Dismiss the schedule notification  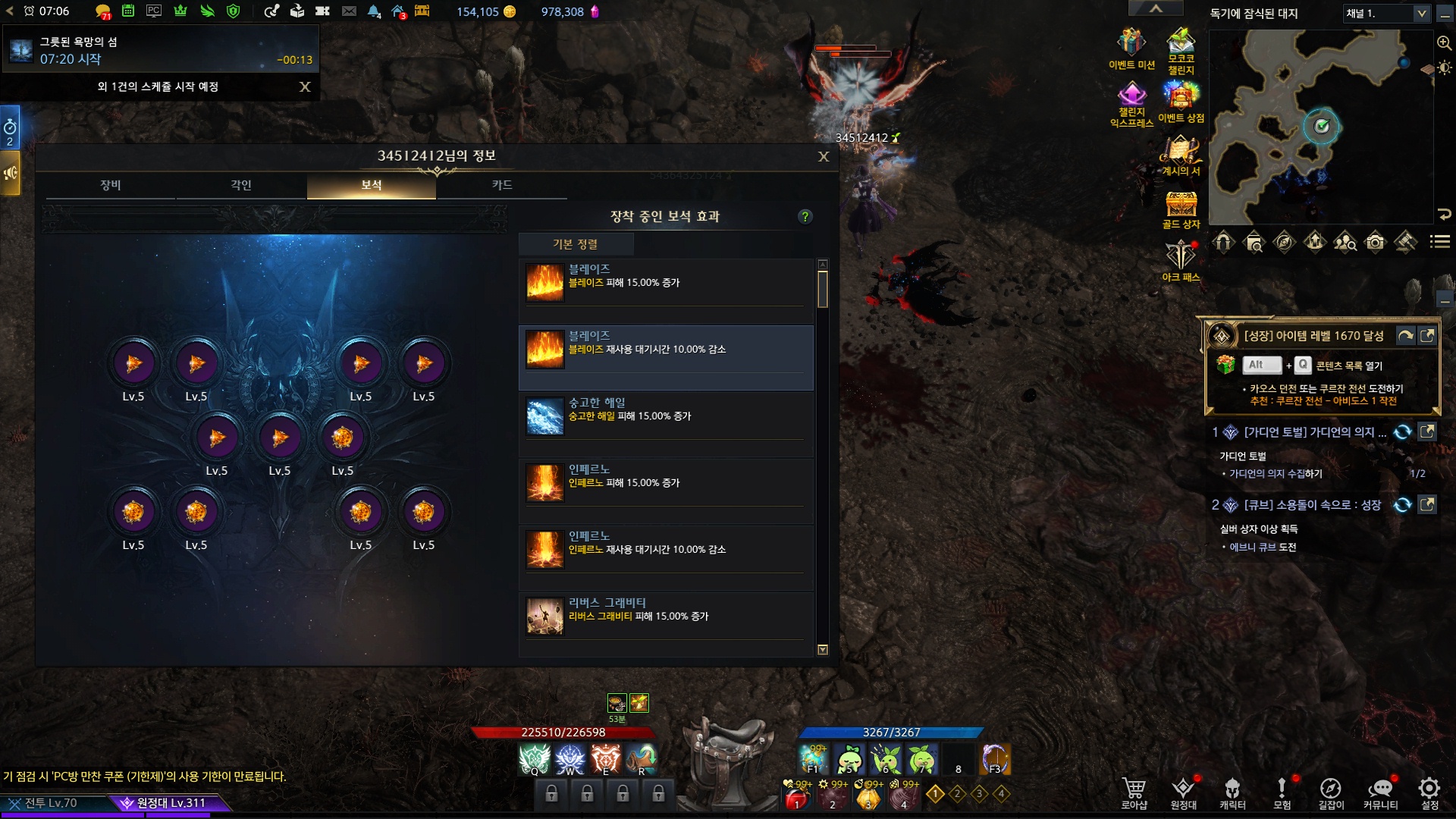click(x=305, y=87)
